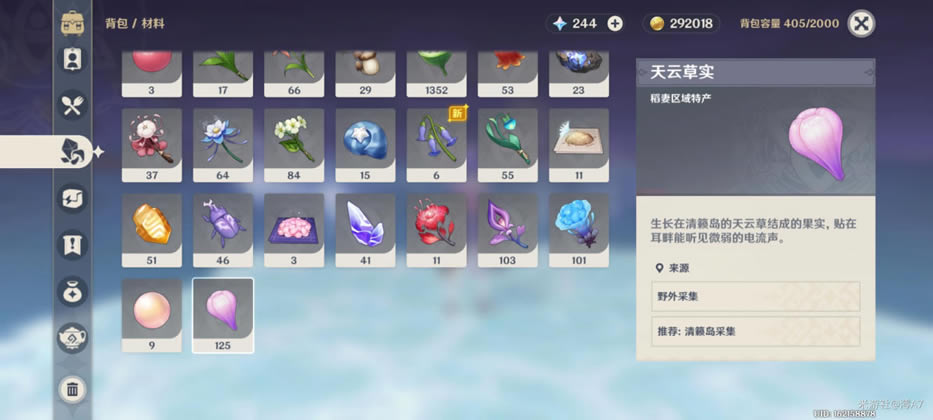933x420 pixels.
Task: Close the inventory screen
Action: [861, 23]
